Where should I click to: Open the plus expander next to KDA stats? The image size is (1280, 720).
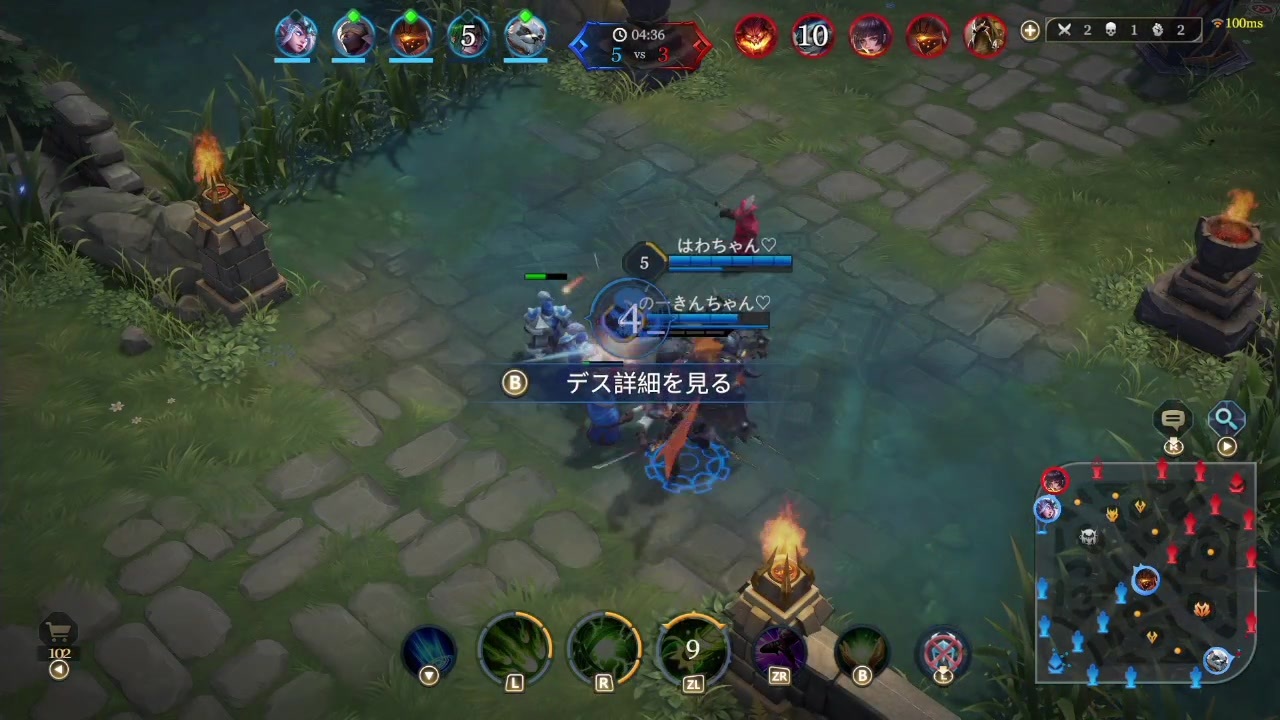(1029, 31)
